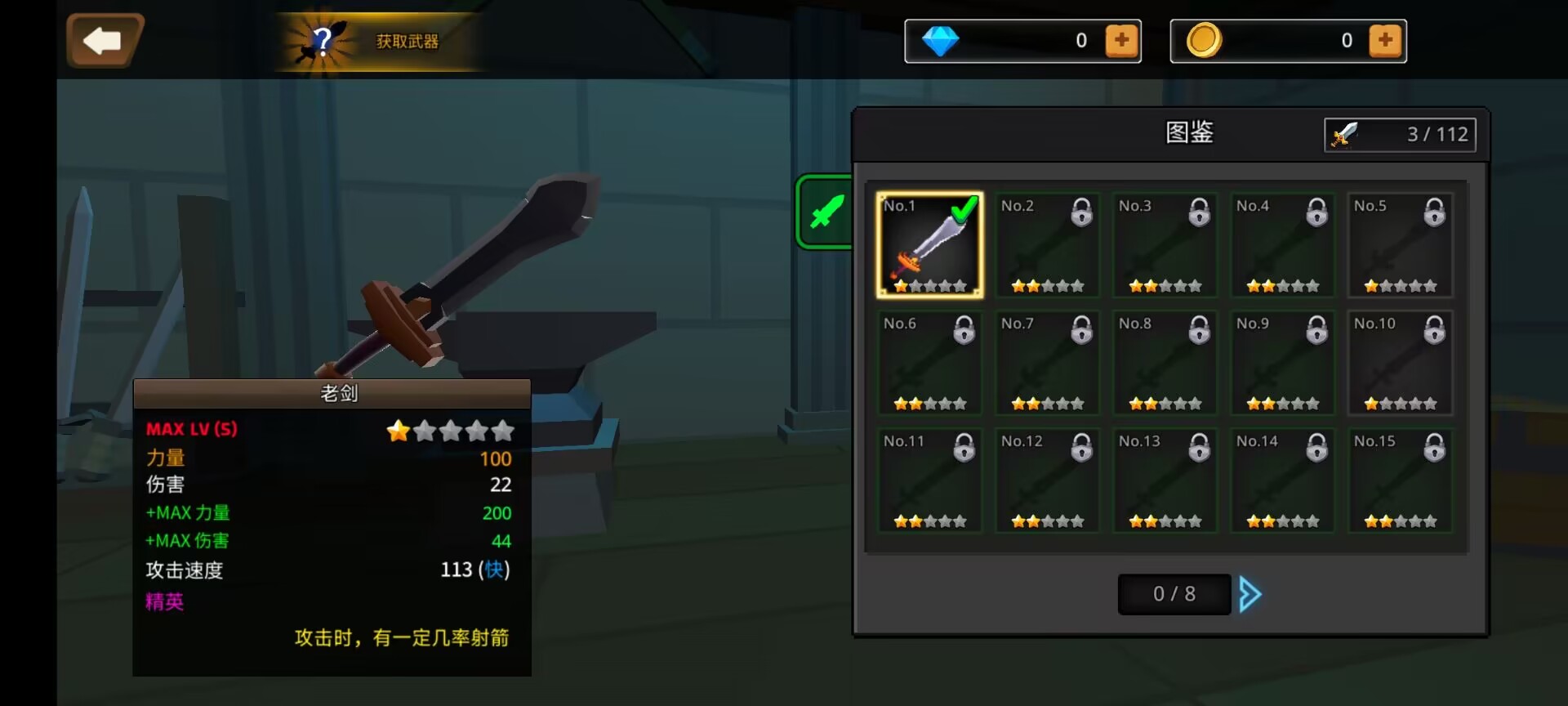Screen dimensions: 1568x706
Task: Click locked weapon slot No.15
Action: click(1400, 480)
